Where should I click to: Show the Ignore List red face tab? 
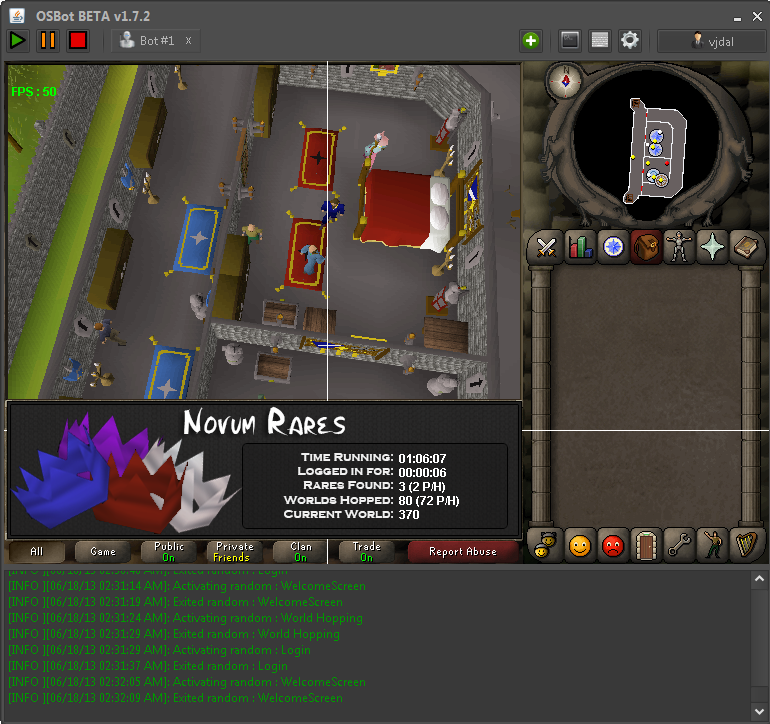[x=613, y=546]
